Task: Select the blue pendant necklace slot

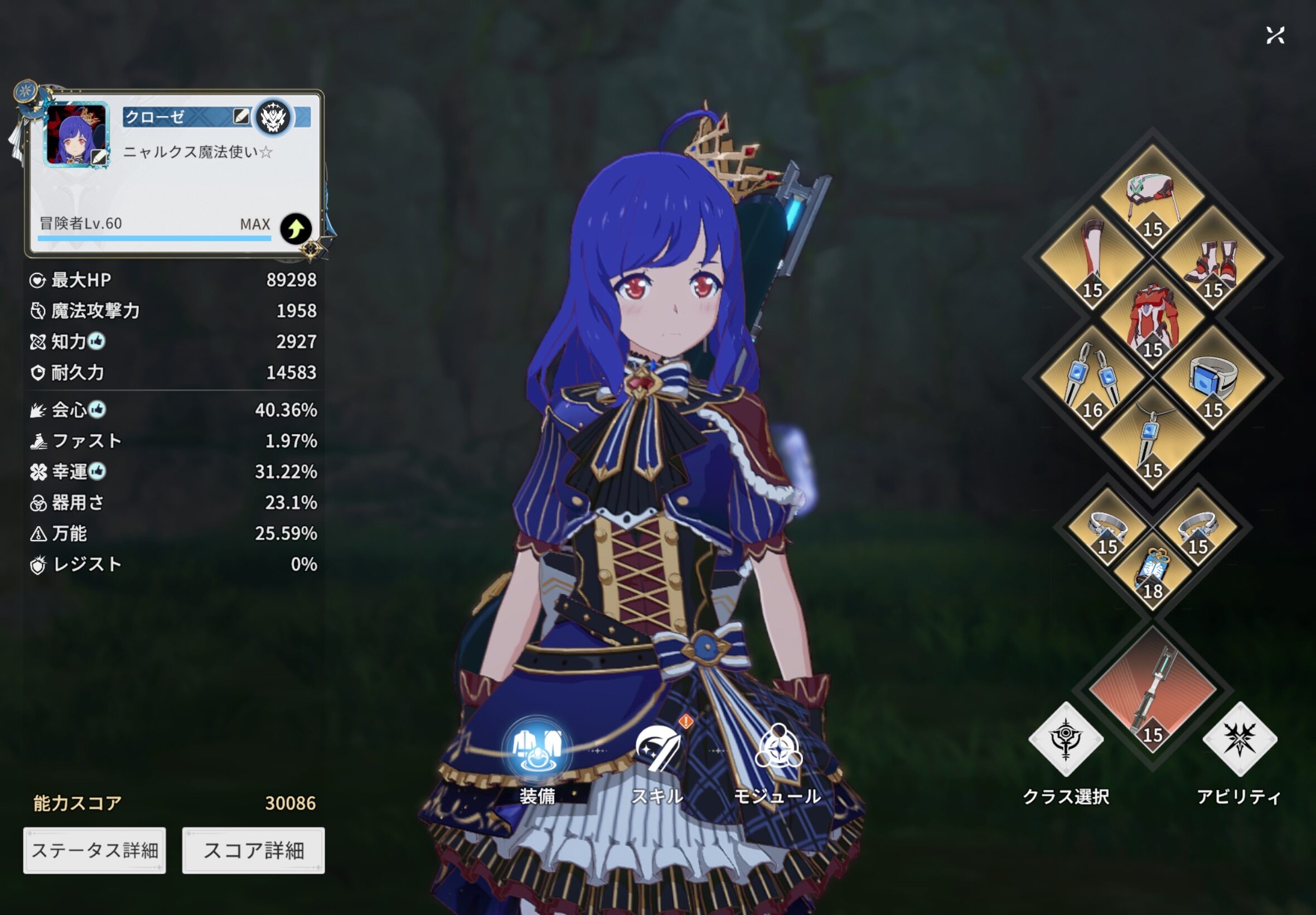Action: point(1152,439)
